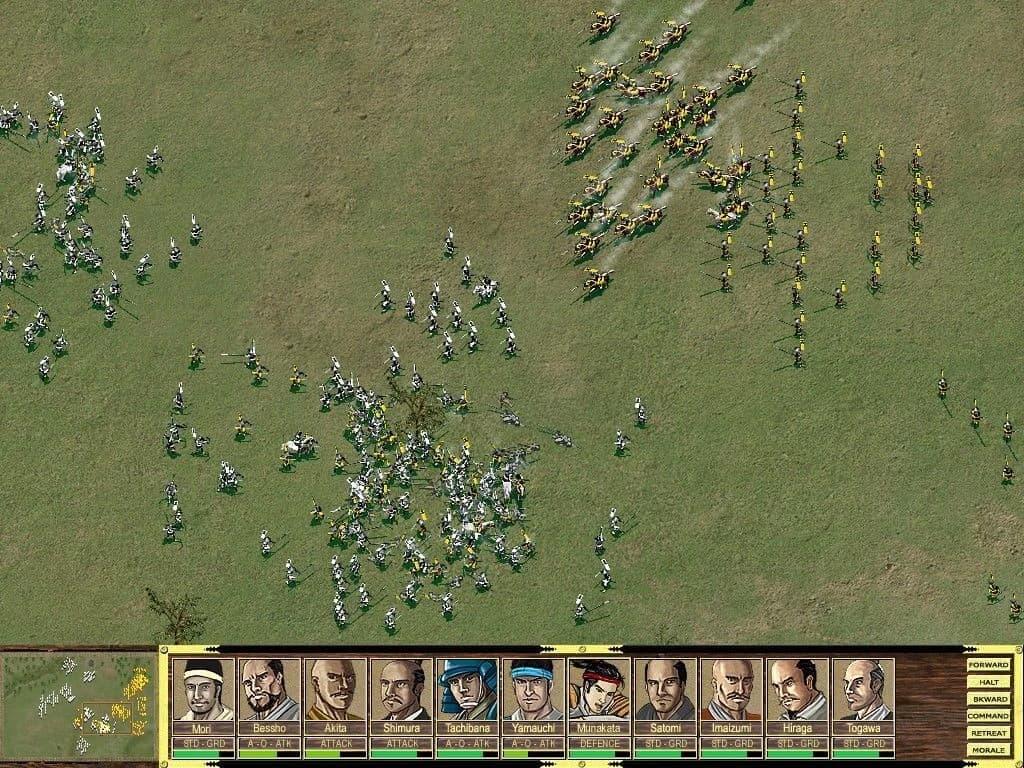Select general Bessho's portrait

269,691
